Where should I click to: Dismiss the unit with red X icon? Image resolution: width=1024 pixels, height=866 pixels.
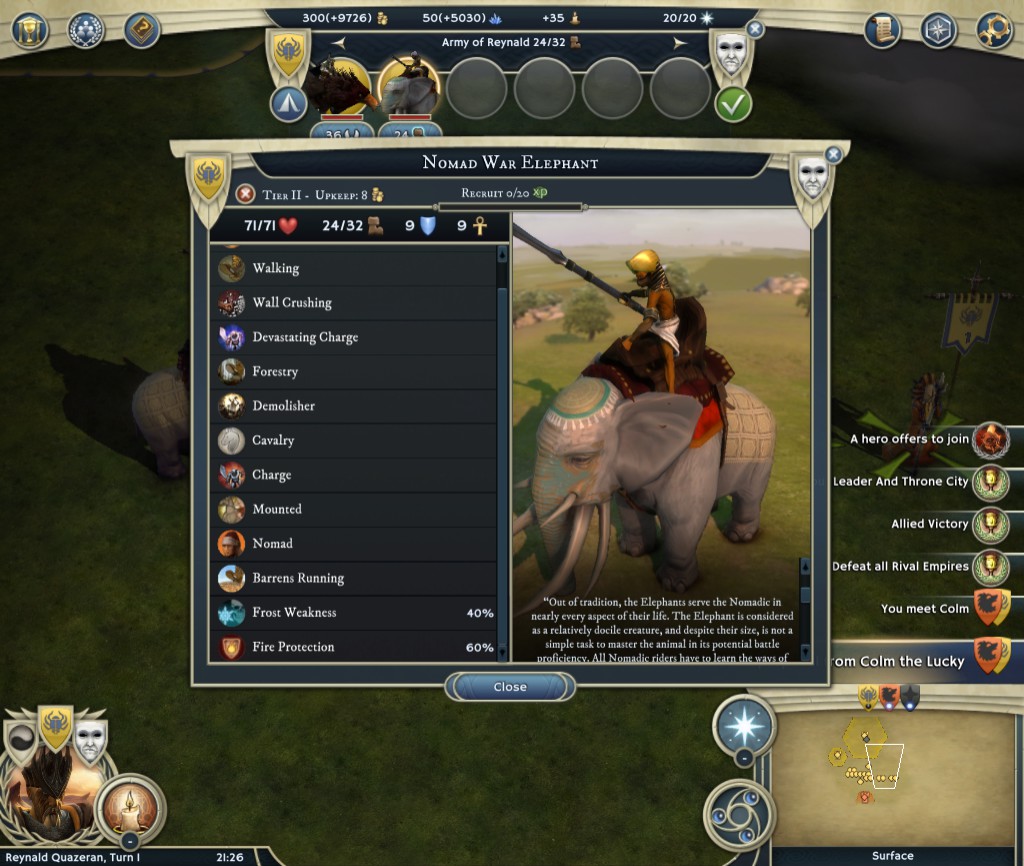[x=245, y=193]
